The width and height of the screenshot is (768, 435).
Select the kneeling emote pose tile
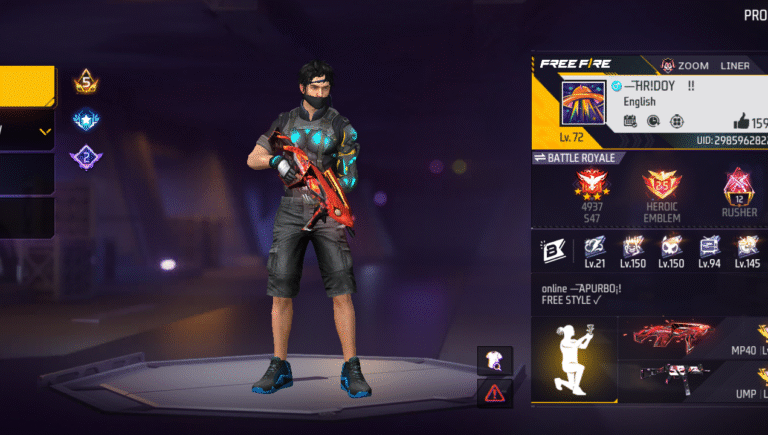click(x=573, y=361)
